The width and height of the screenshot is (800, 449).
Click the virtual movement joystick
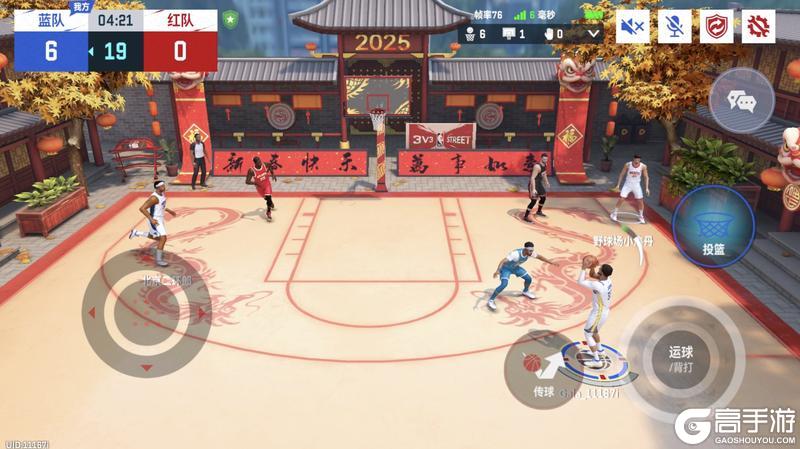click(x=146, y=312)
